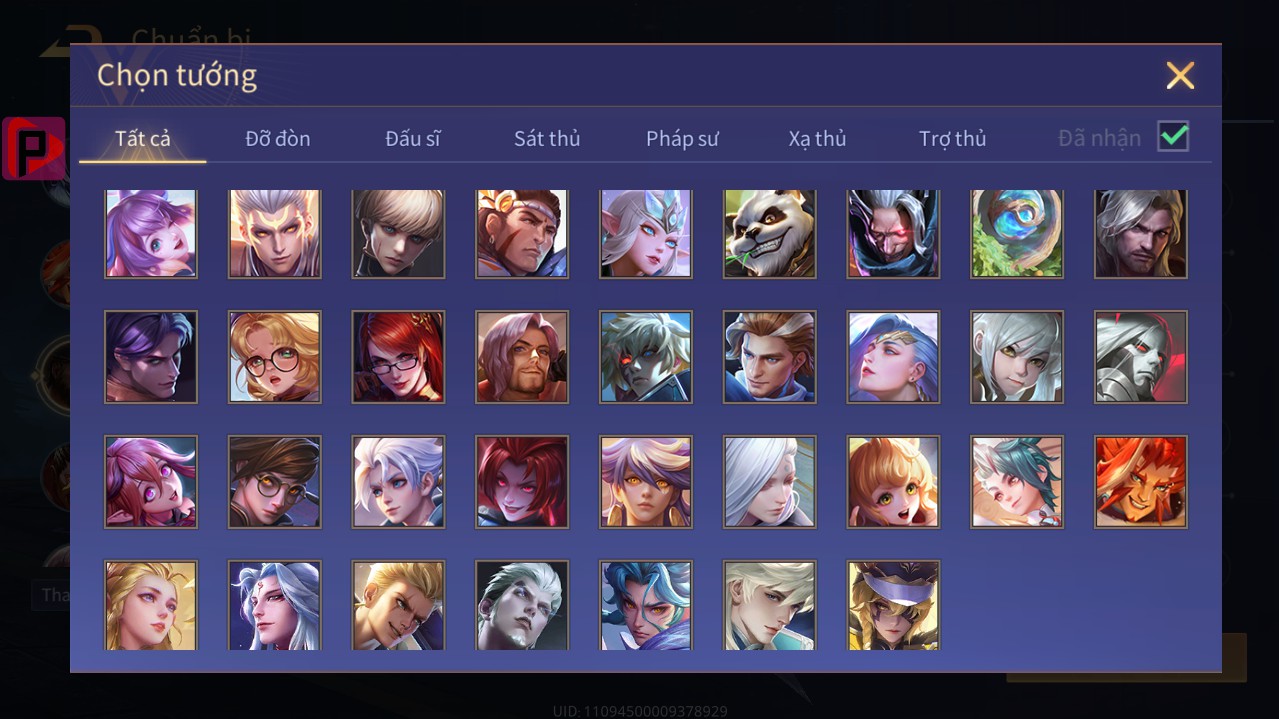Switch to the Tất cả tab
This screenshot has width=1279, height=719.
tap(143, 138)
